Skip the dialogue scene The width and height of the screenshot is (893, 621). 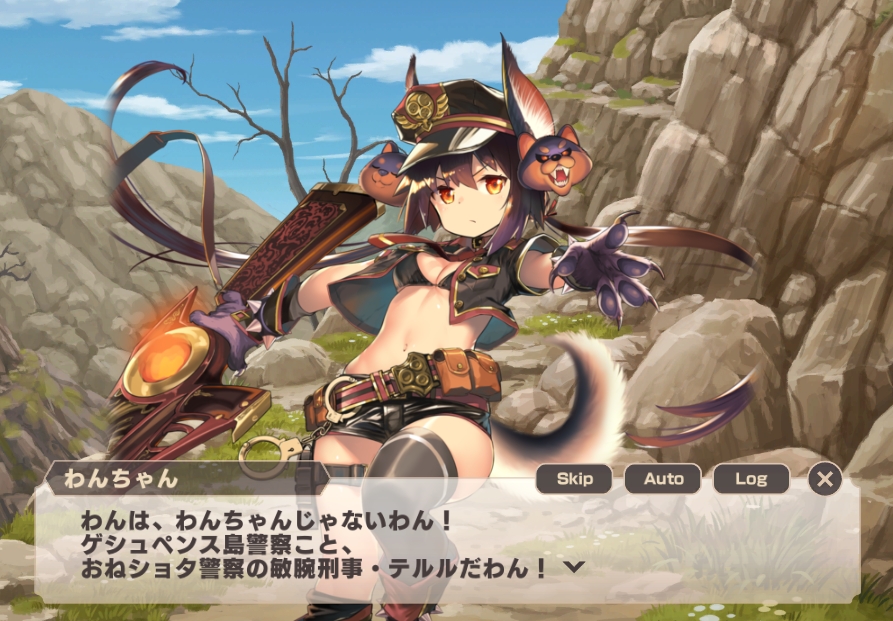click(574, 479)
